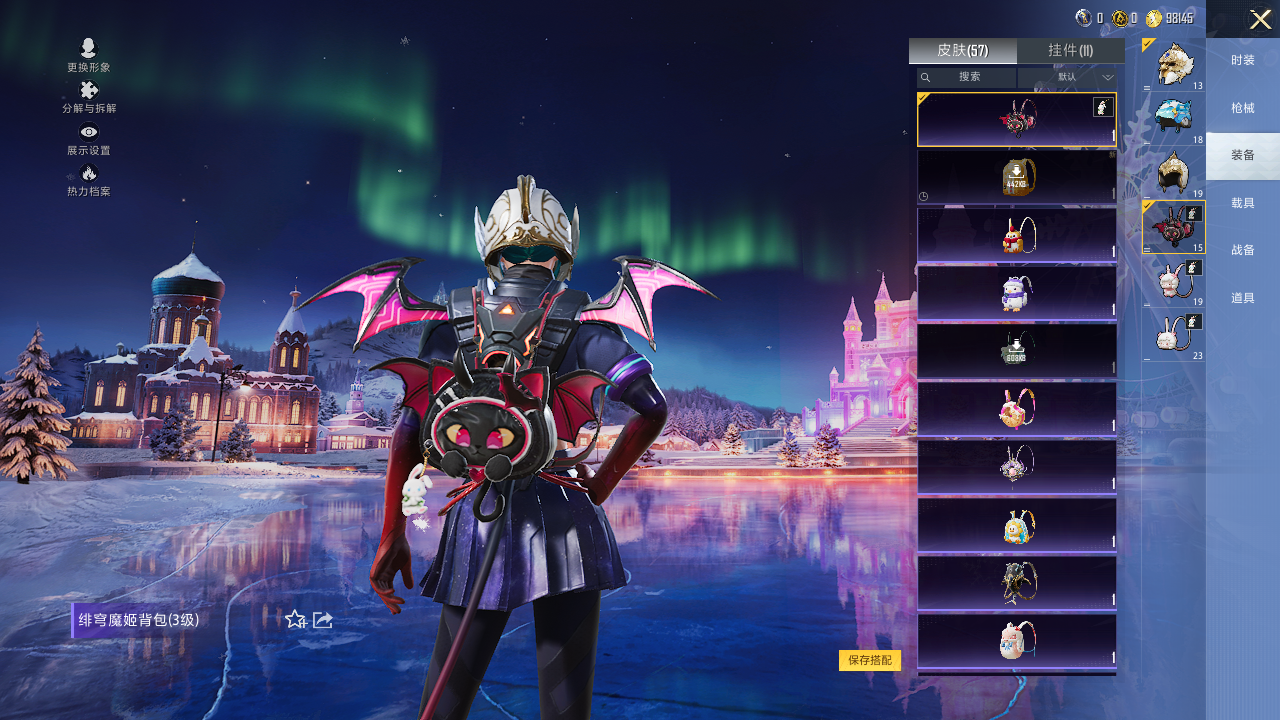
Task: Open the 更换形象 change appearance option
Action: tap(89, 54)
